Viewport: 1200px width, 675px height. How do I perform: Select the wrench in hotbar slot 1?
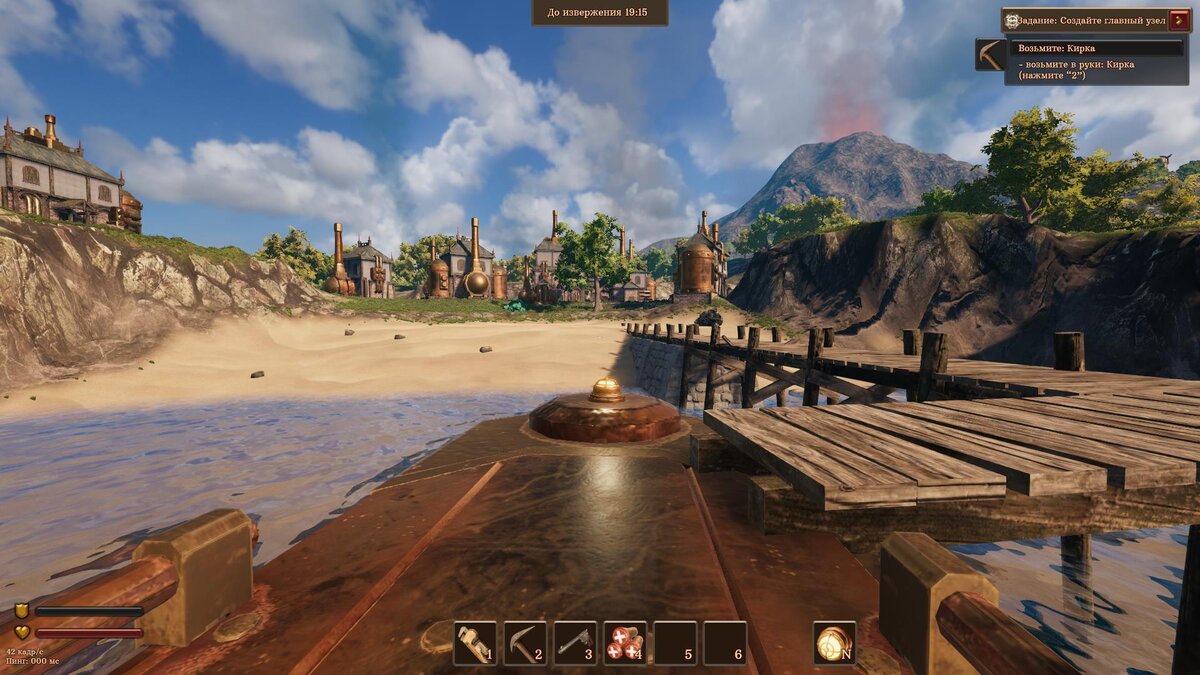click(x=474, y=643)
